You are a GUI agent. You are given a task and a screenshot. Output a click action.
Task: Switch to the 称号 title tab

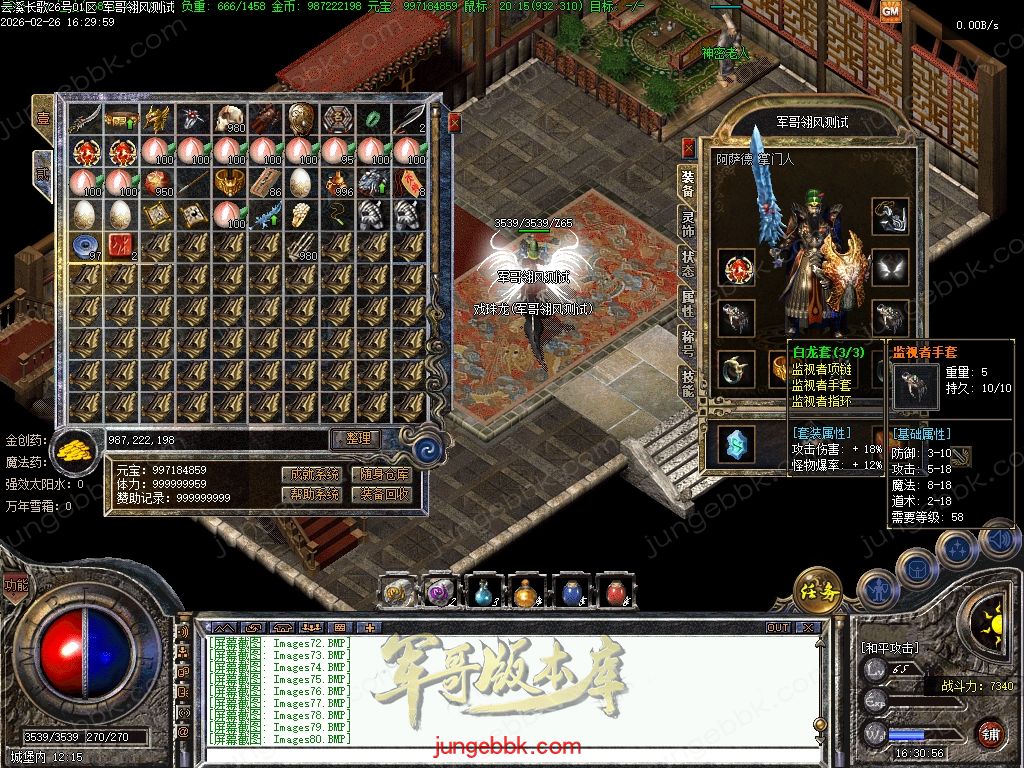click(x=688, y=337)
